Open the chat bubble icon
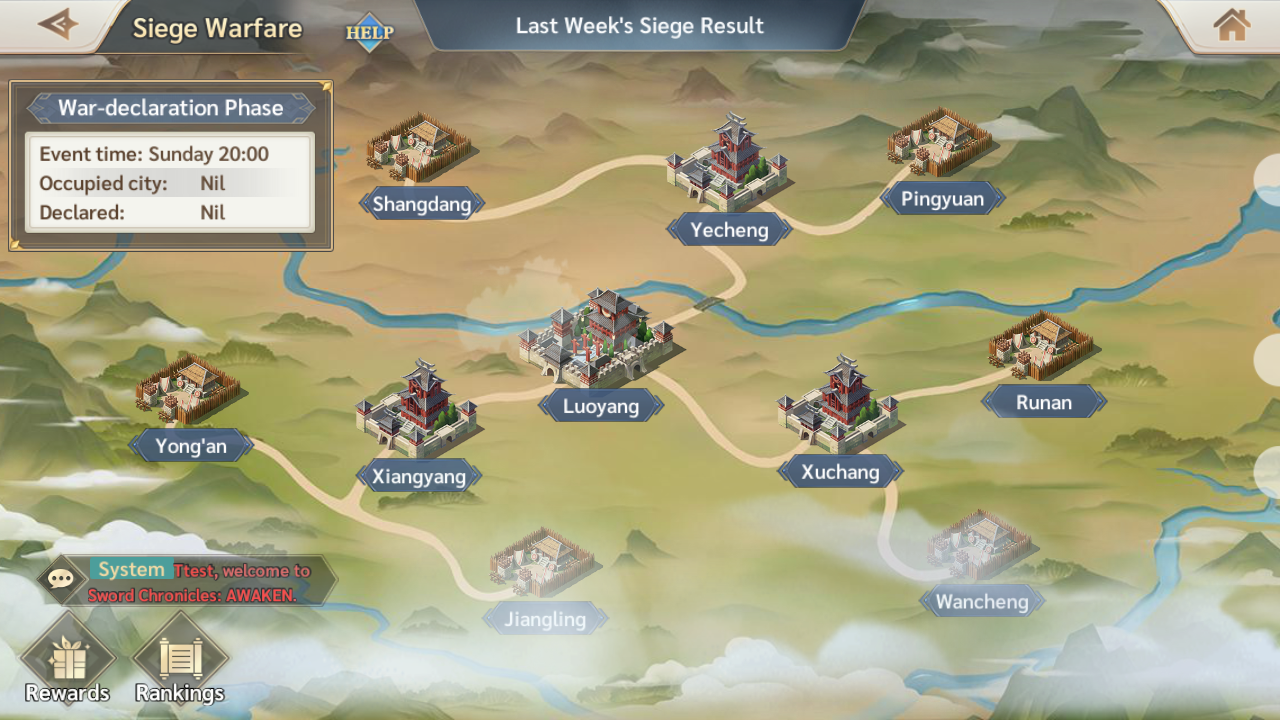 [61, 579]
